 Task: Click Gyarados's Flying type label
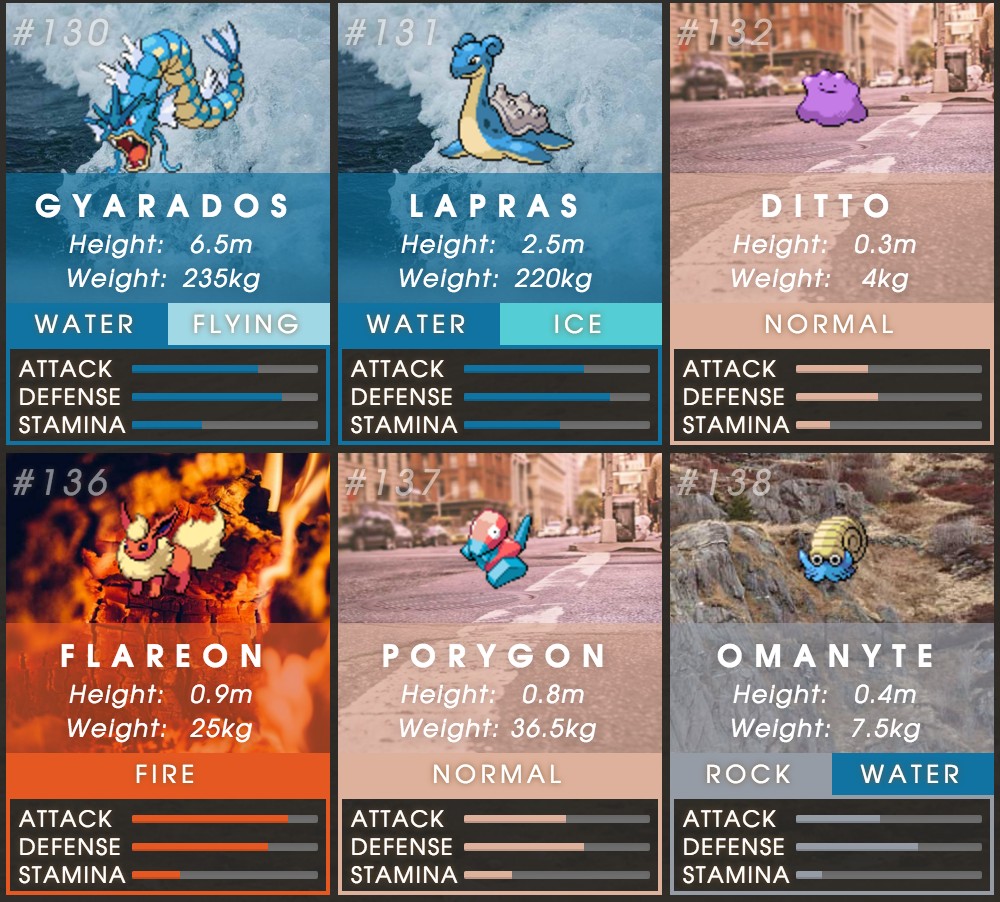coord(247,324)
